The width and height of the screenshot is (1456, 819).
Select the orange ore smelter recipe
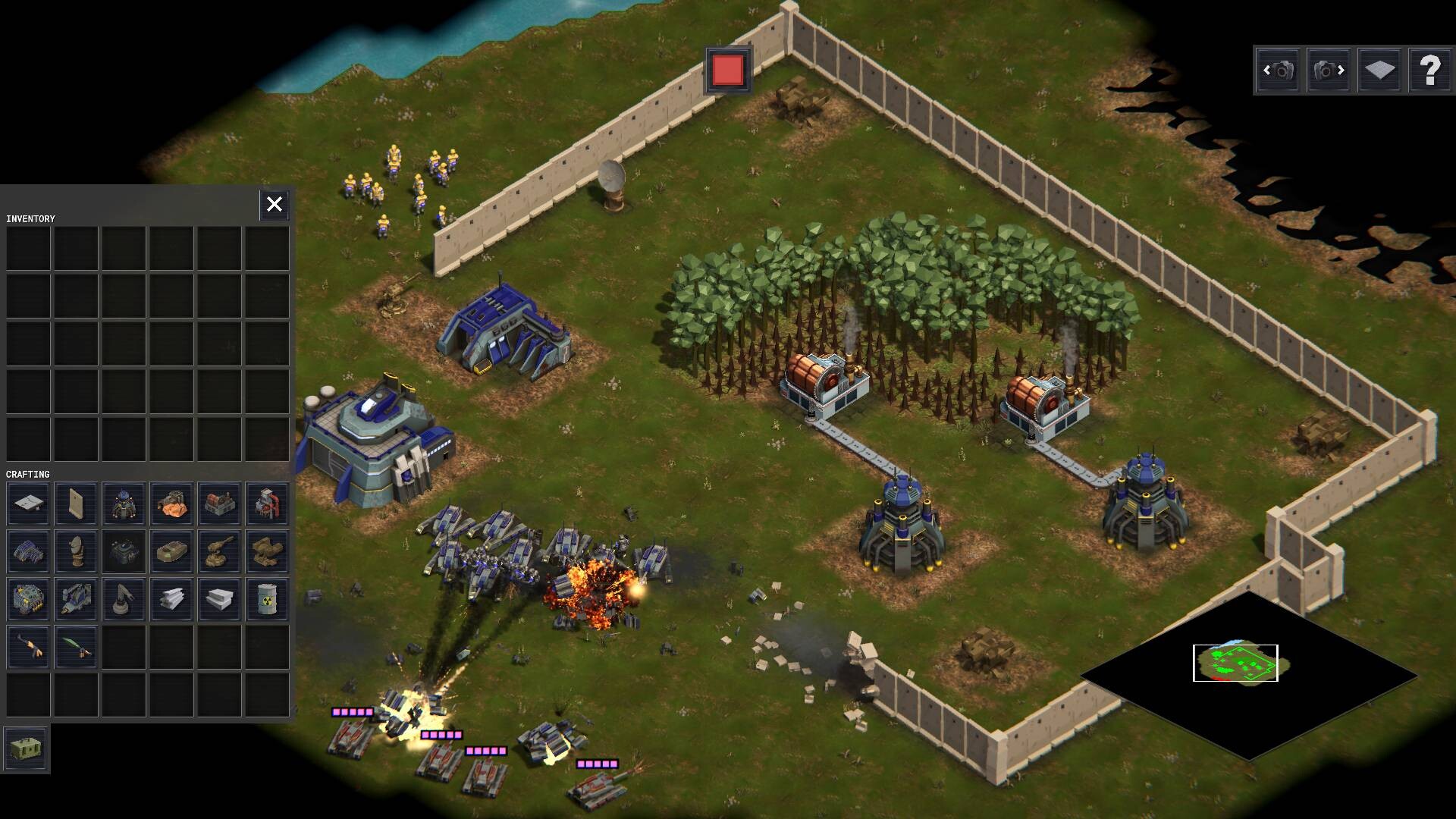click(x=172, y=503)
